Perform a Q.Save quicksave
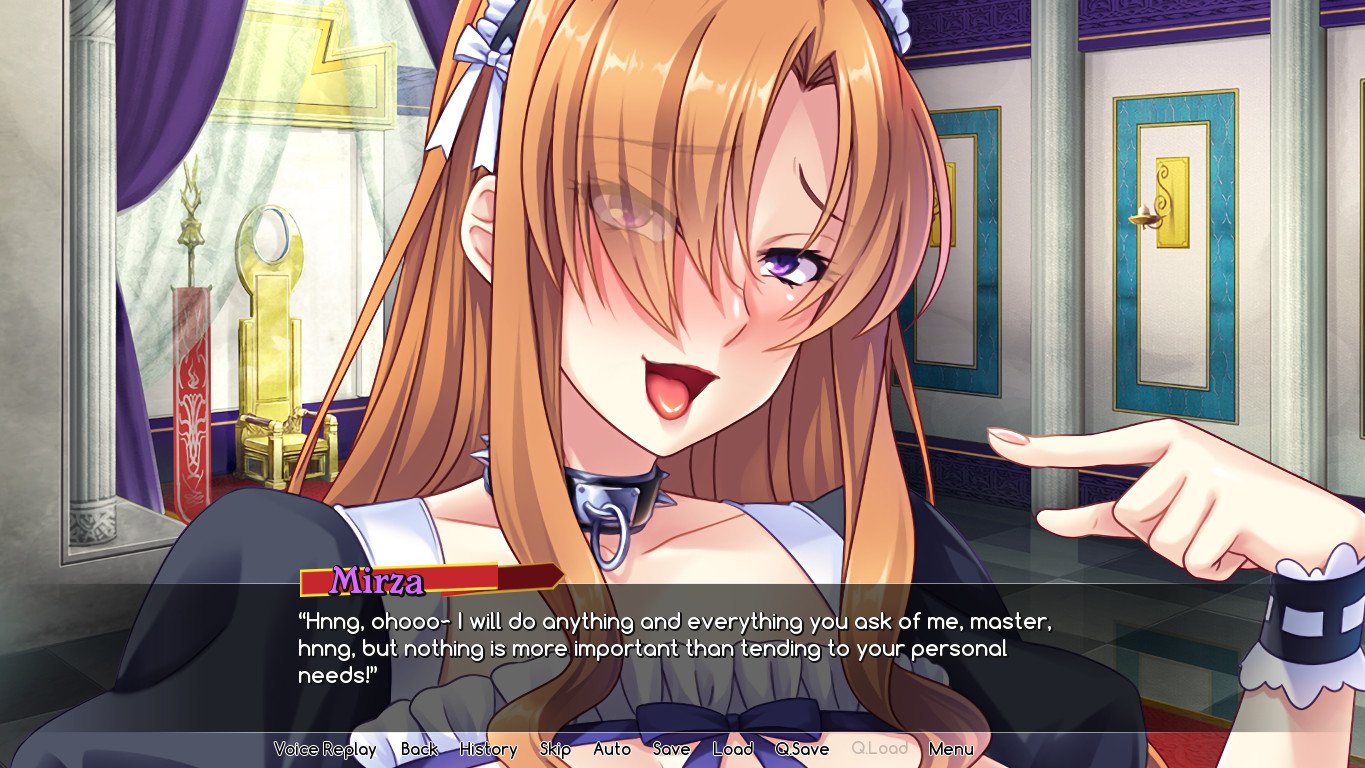Image resolution: width=1365 pixels, height=768 pixels. tap(800, 749)
